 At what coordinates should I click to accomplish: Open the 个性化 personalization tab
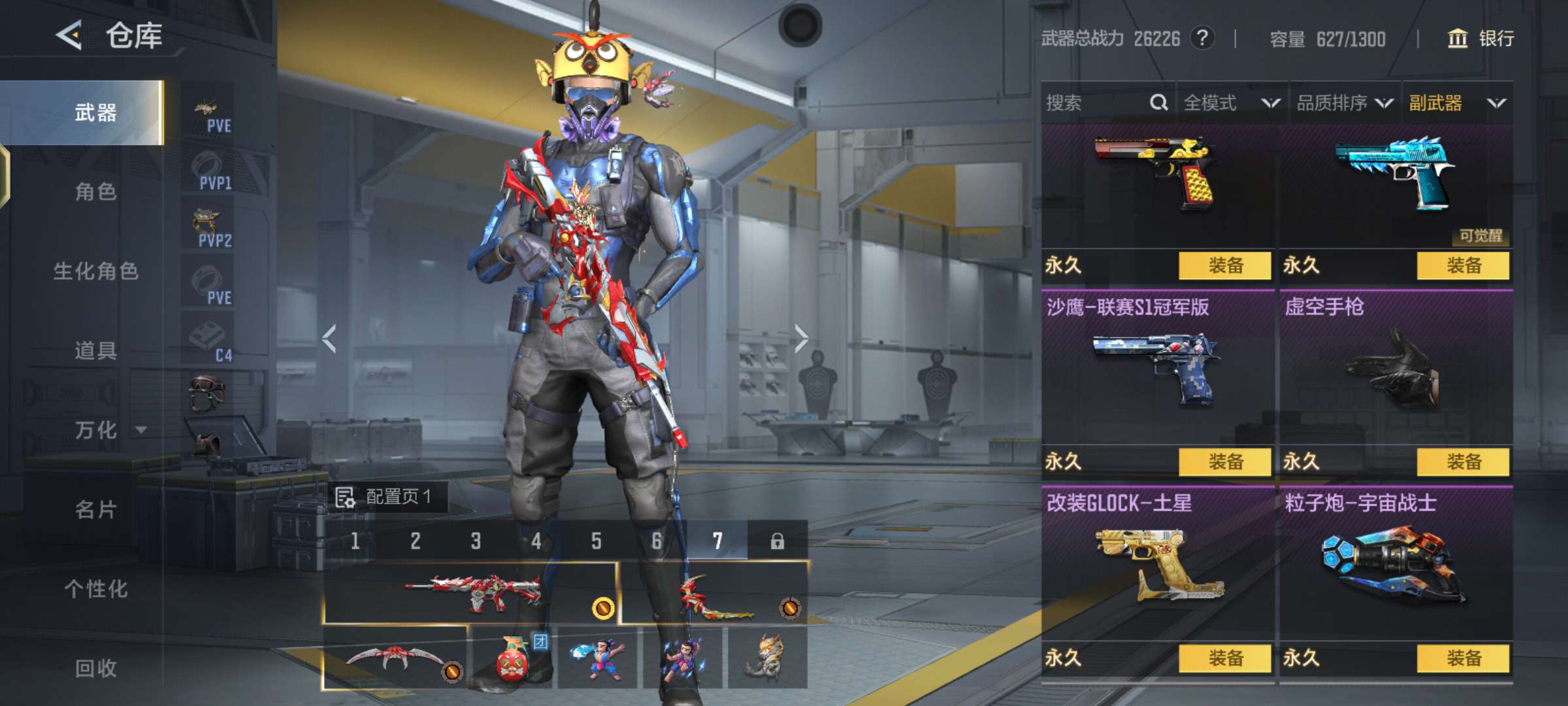click(95, 589)
